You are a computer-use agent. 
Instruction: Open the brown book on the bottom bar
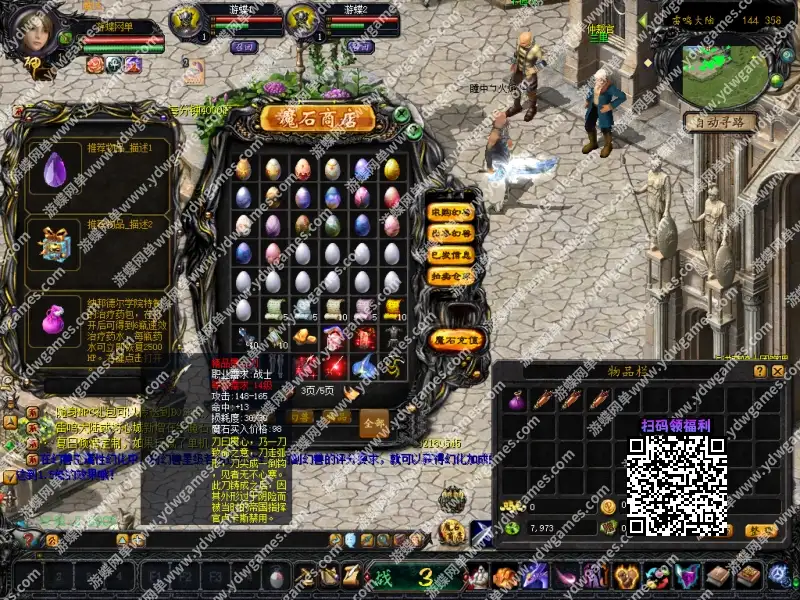(718, 576)
